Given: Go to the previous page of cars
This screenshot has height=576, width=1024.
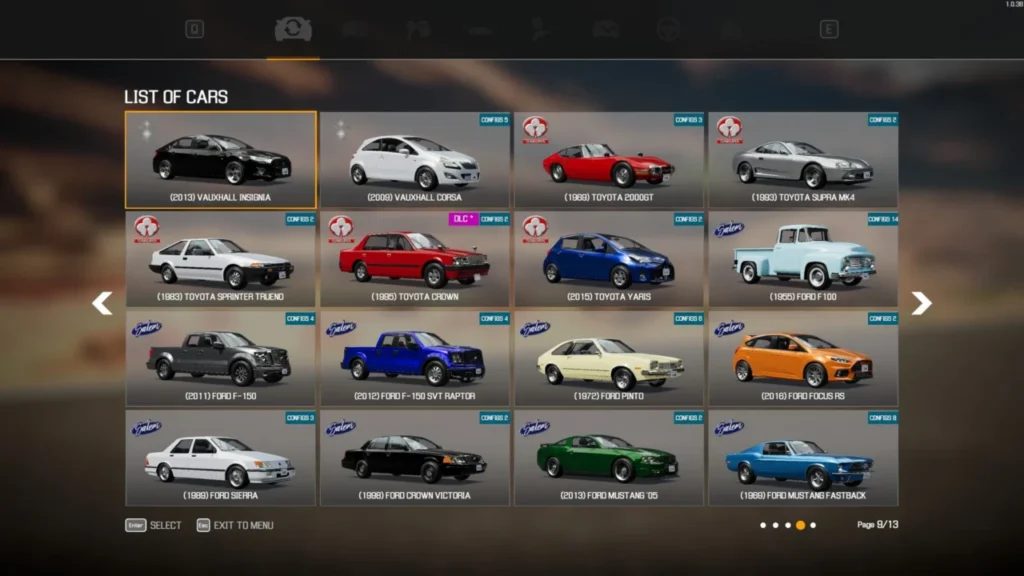Looking at the screenshot, I should [102, 303].
